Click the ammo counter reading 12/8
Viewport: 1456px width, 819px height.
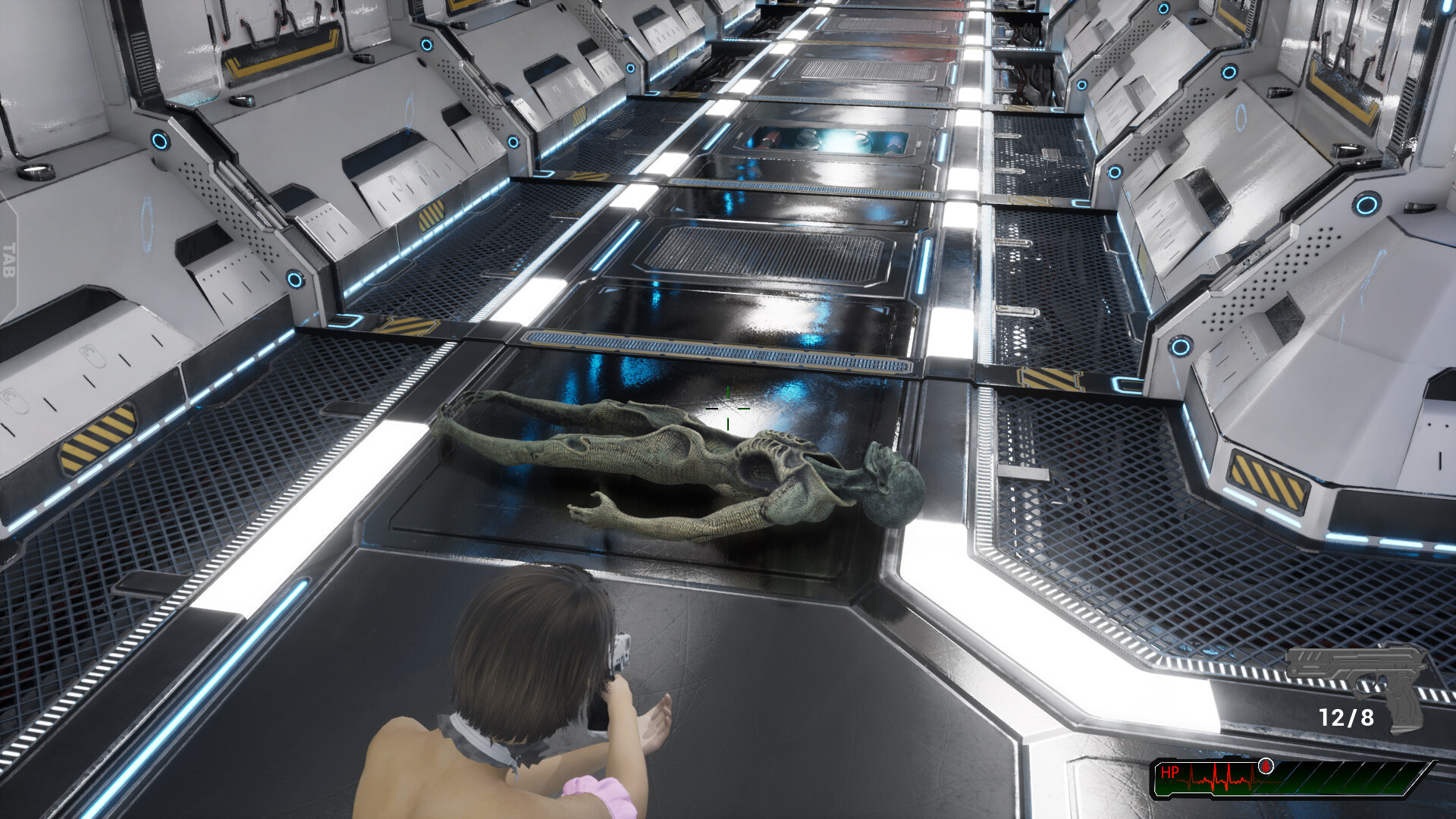point(1348,717)
